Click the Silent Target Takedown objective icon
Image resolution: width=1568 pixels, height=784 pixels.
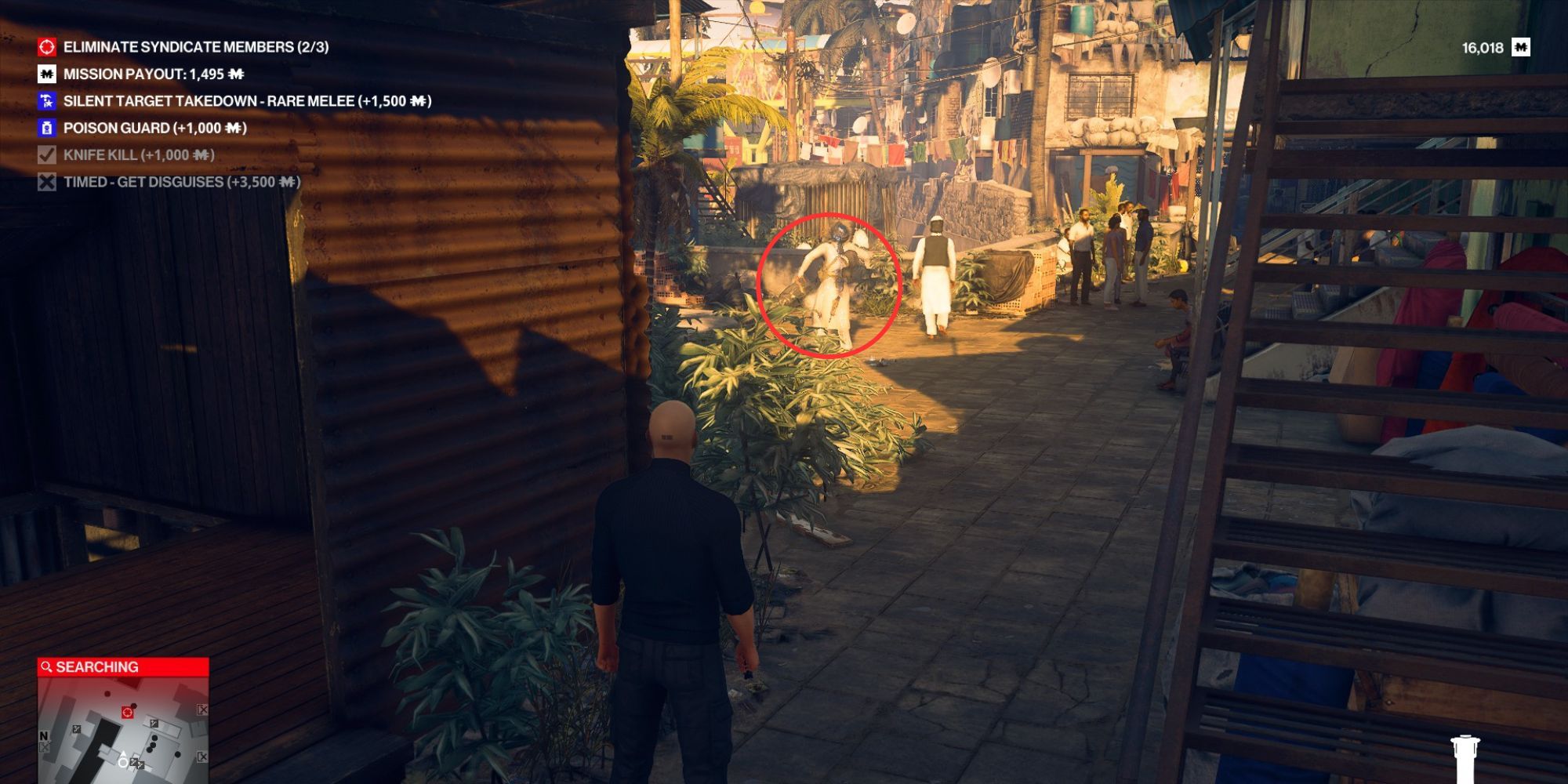click(47, 100)
